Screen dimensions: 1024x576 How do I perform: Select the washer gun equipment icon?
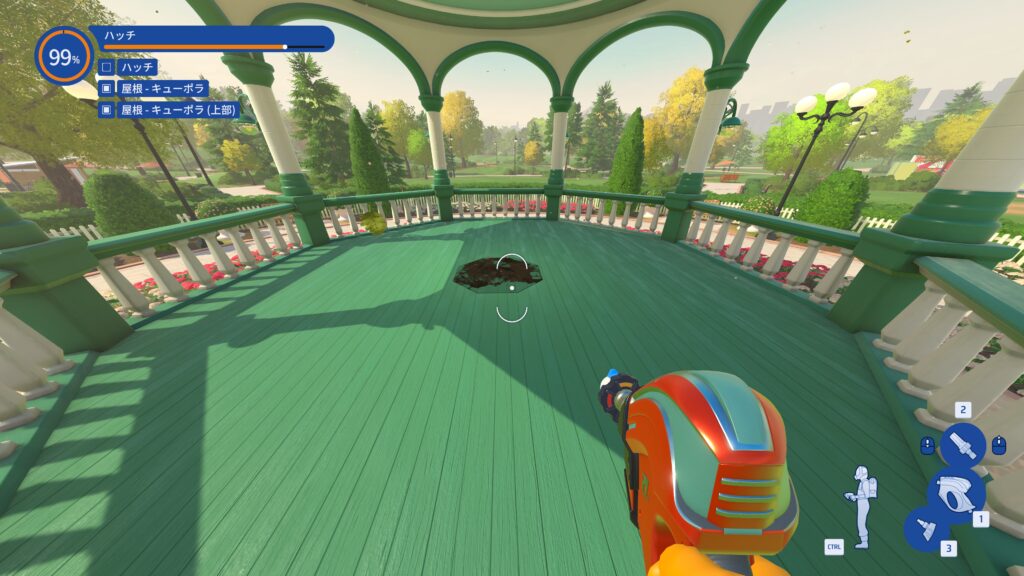coord(956,492)
